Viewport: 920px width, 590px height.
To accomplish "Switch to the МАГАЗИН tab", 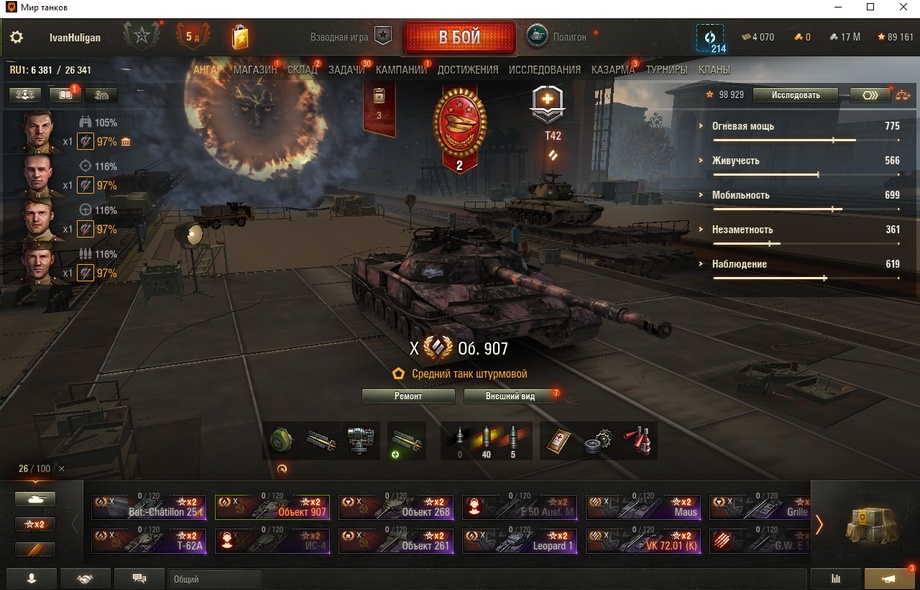I will [x=254, y=70].
